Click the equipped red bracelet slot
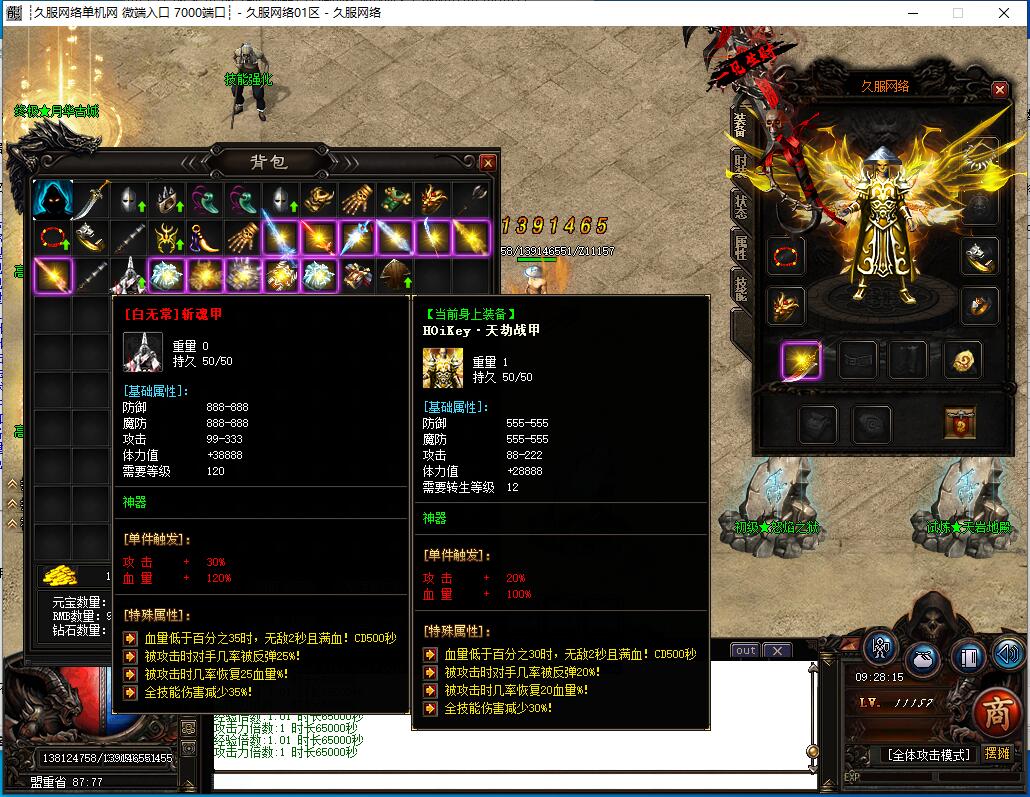Image resolution: width=1030 pixels, height=797 pixels. (x=786, y=257)
